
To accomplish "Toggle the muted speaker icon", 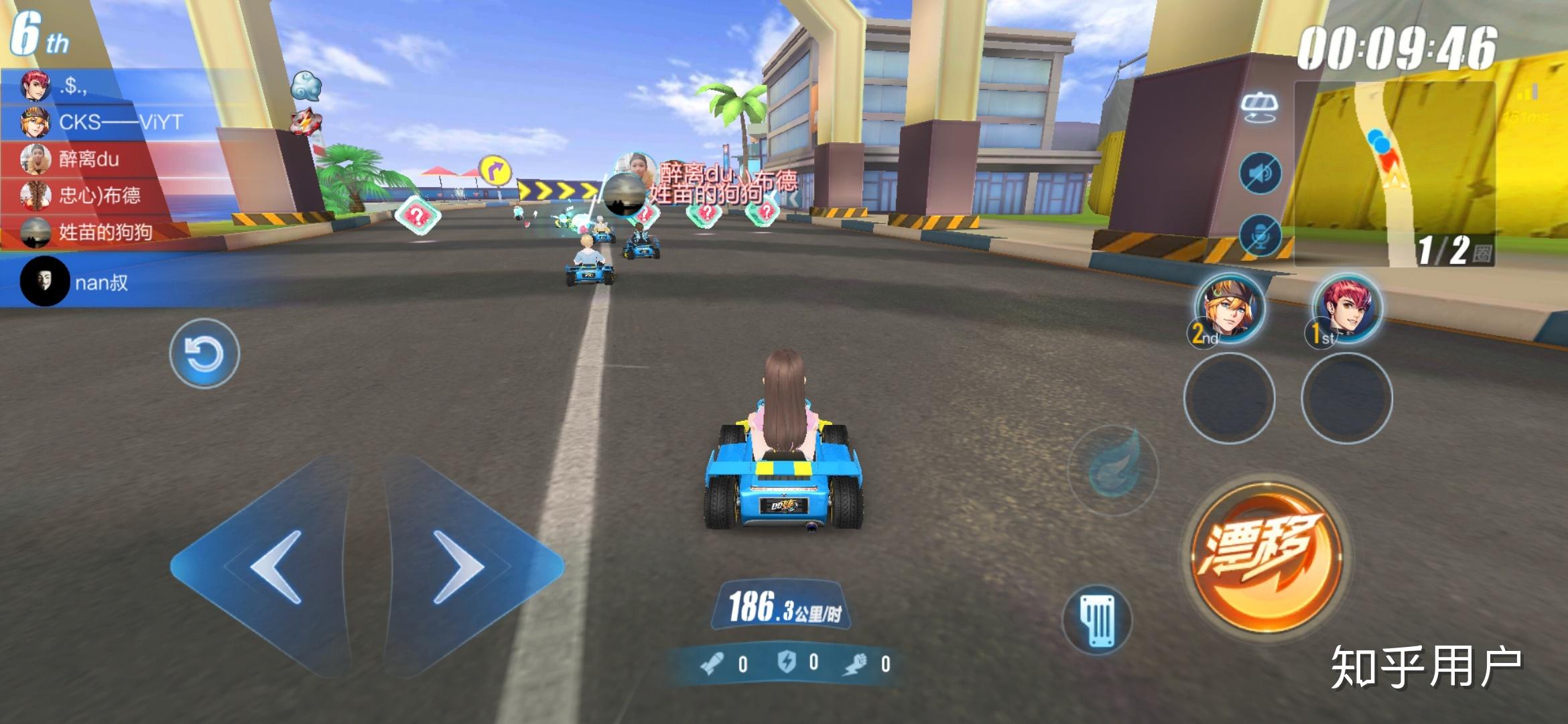I will pos(1260,174).
